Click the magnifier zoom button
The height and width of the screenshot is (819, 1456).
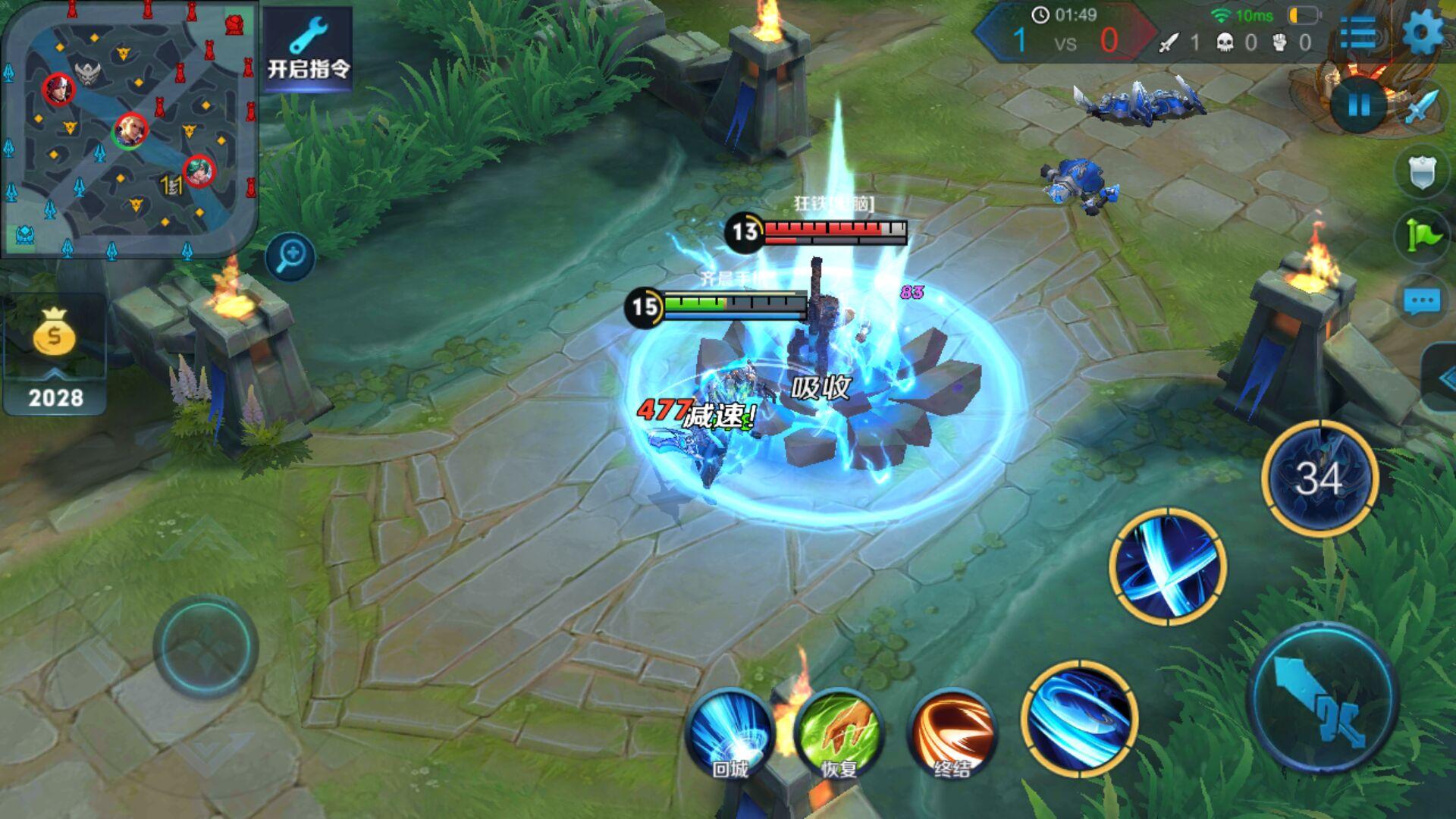pos(290,256)
